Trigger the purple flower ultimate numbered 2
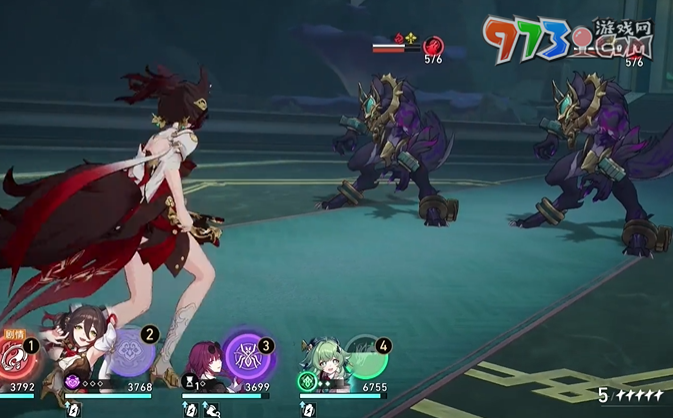 (x=130, y=354)
